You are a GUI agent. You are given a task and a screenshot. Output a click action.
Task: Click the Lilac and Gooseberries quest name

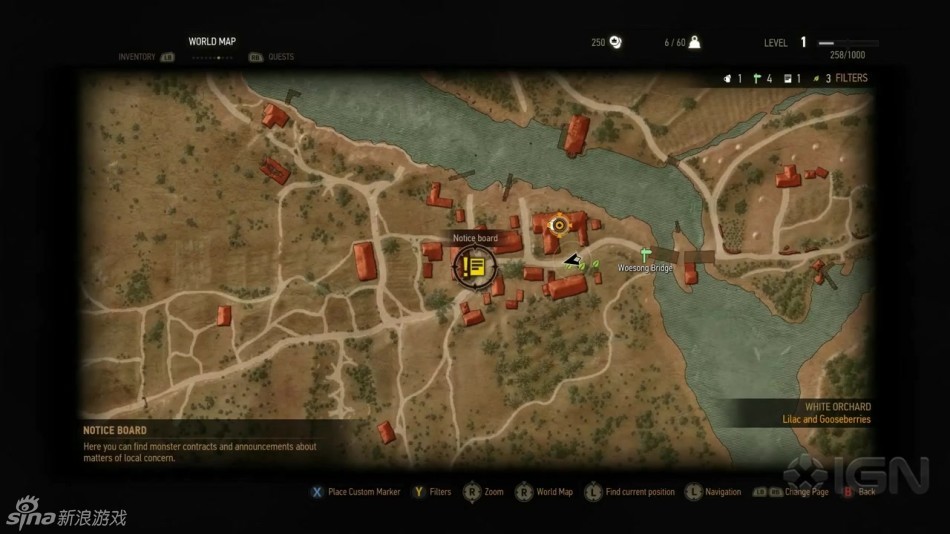click(826, 420)
